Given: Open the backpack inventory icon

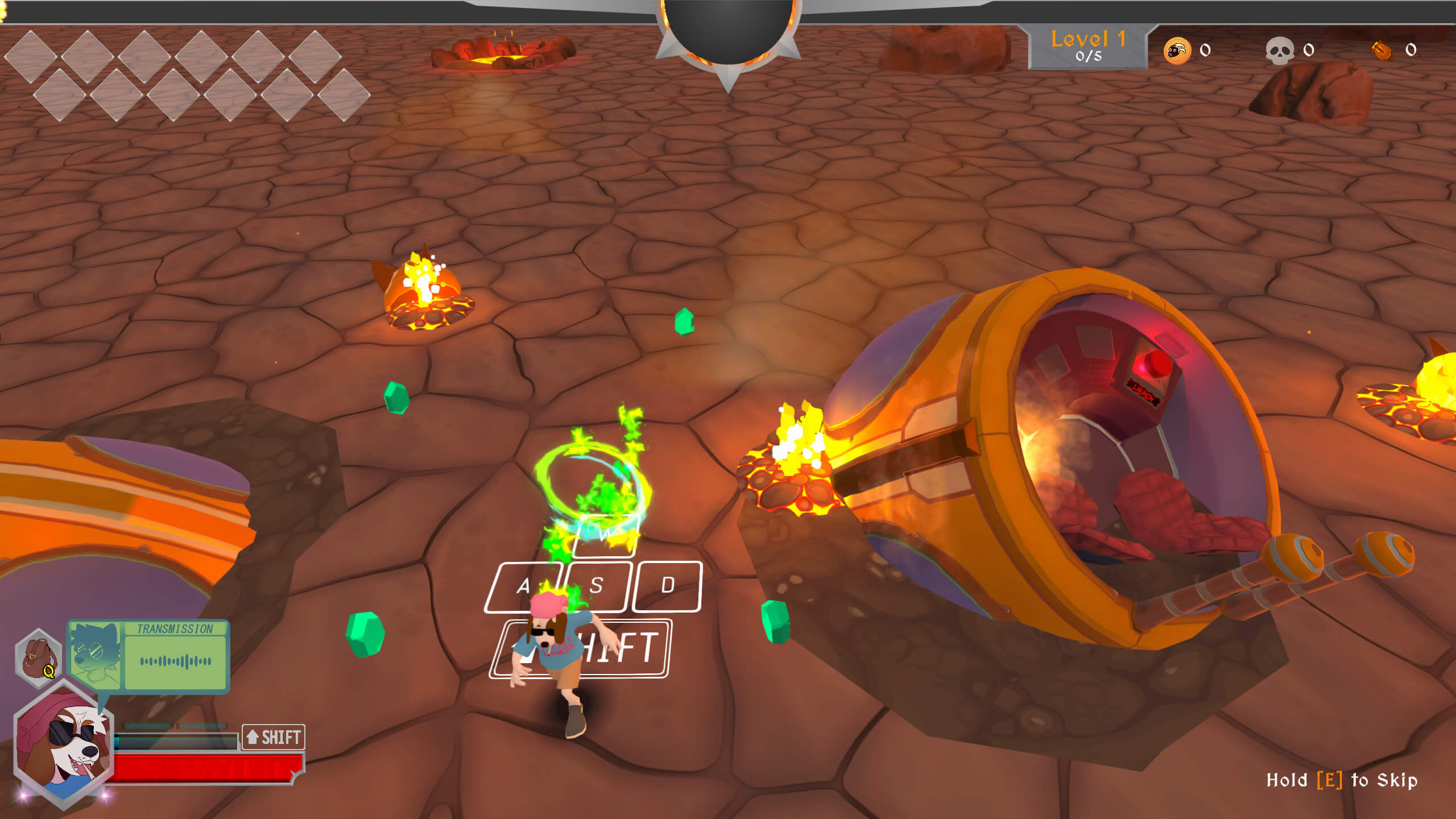Looking at the screenshot, I should 38,657.
